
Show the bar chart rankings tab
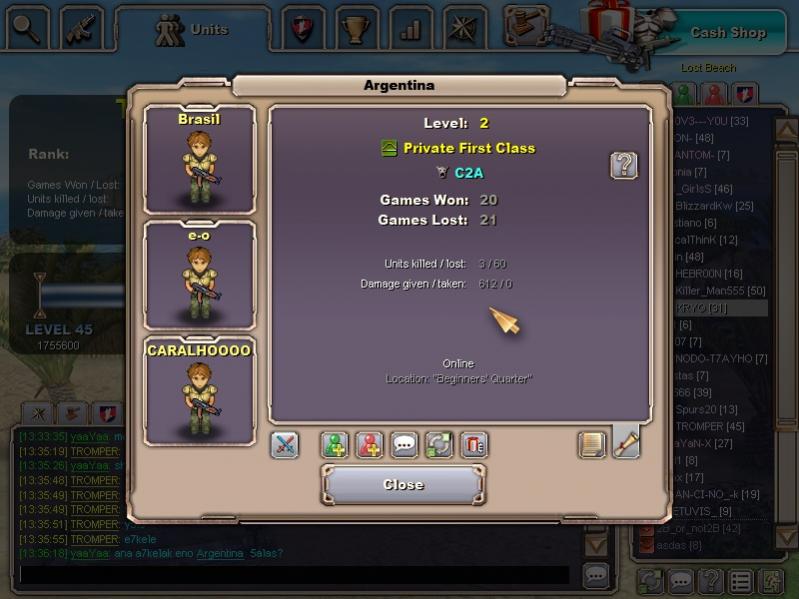click(410, 28)
